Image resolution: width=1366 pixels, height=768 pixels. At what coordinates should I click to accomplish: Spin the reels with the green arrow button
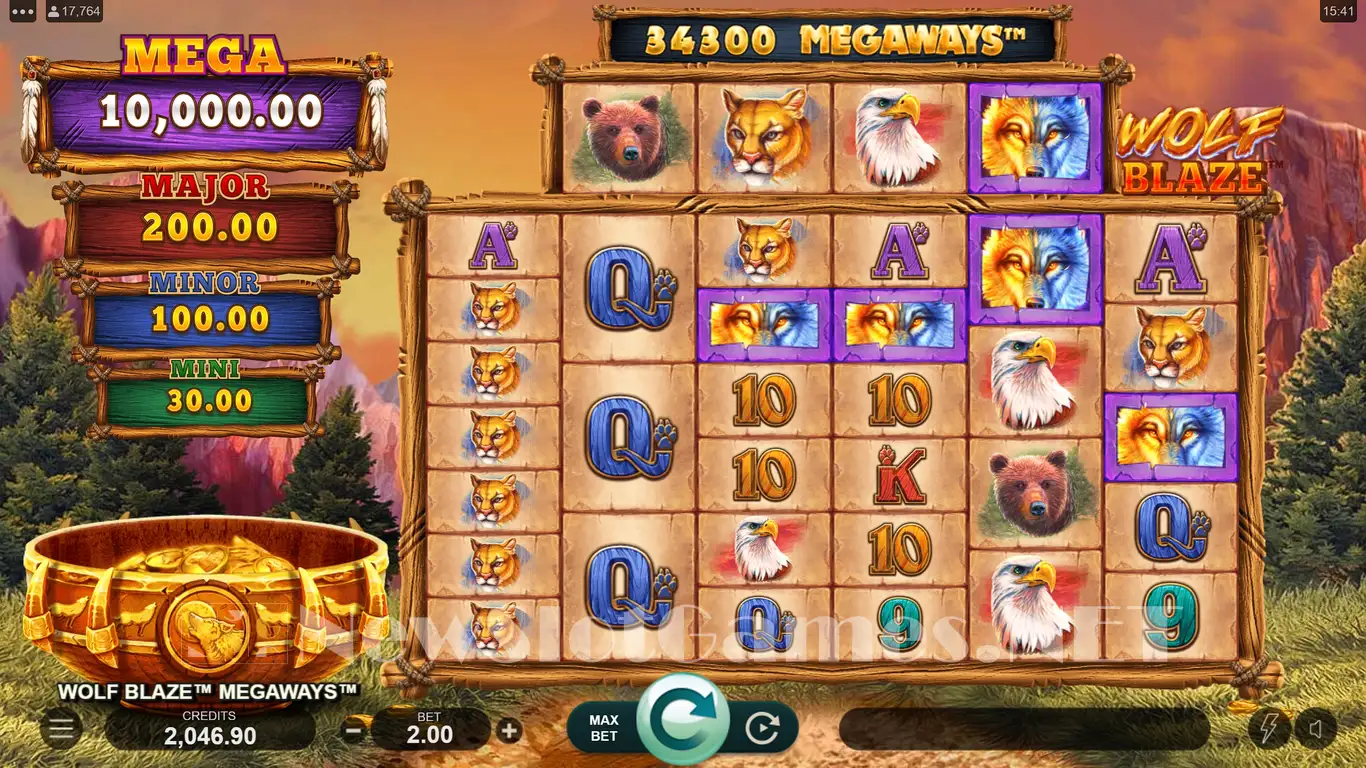[x=684, y=721]
